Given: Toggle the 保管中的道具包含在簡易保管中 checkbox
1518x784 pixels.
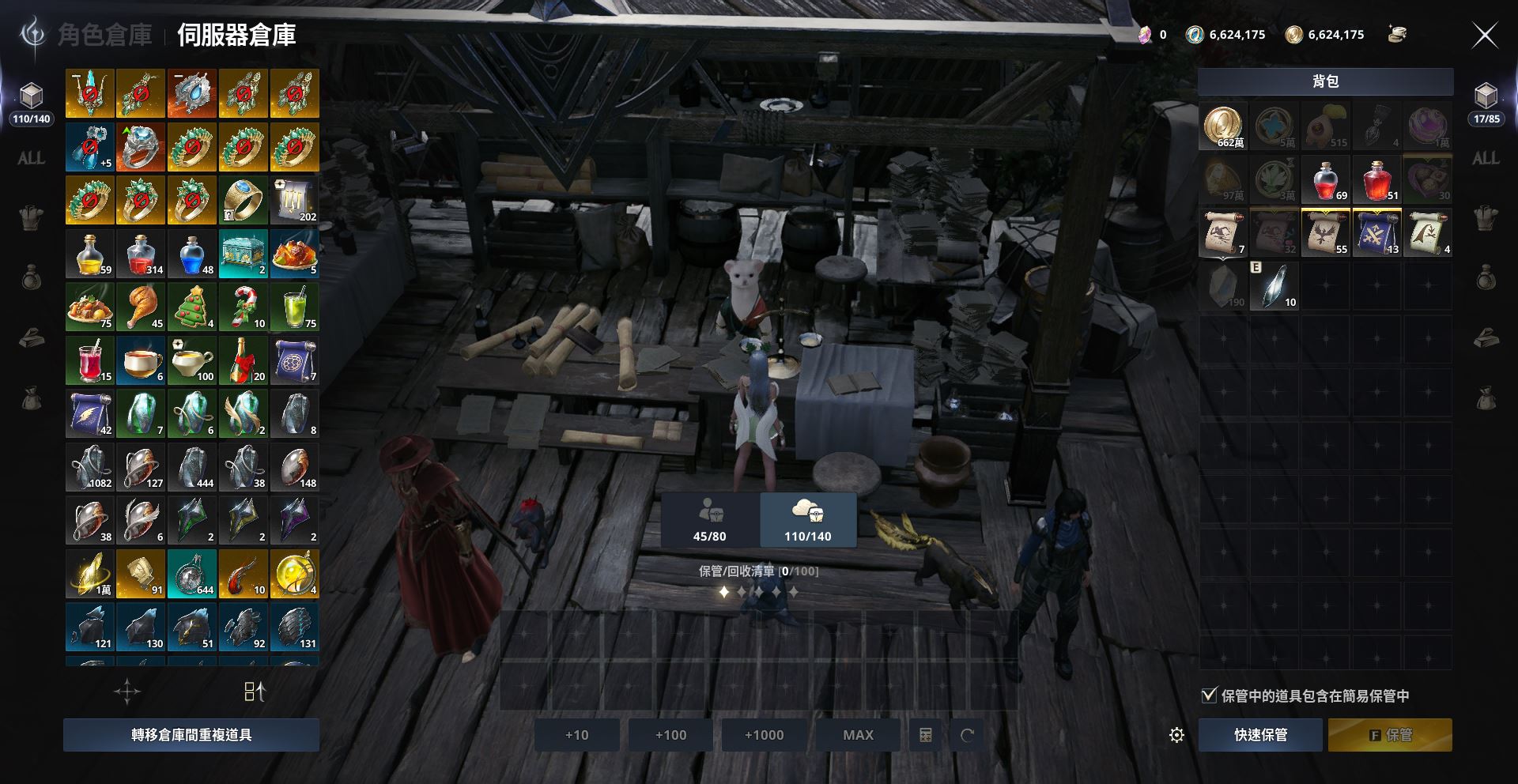Looking at the screenshot, I should pos(1209,695).
